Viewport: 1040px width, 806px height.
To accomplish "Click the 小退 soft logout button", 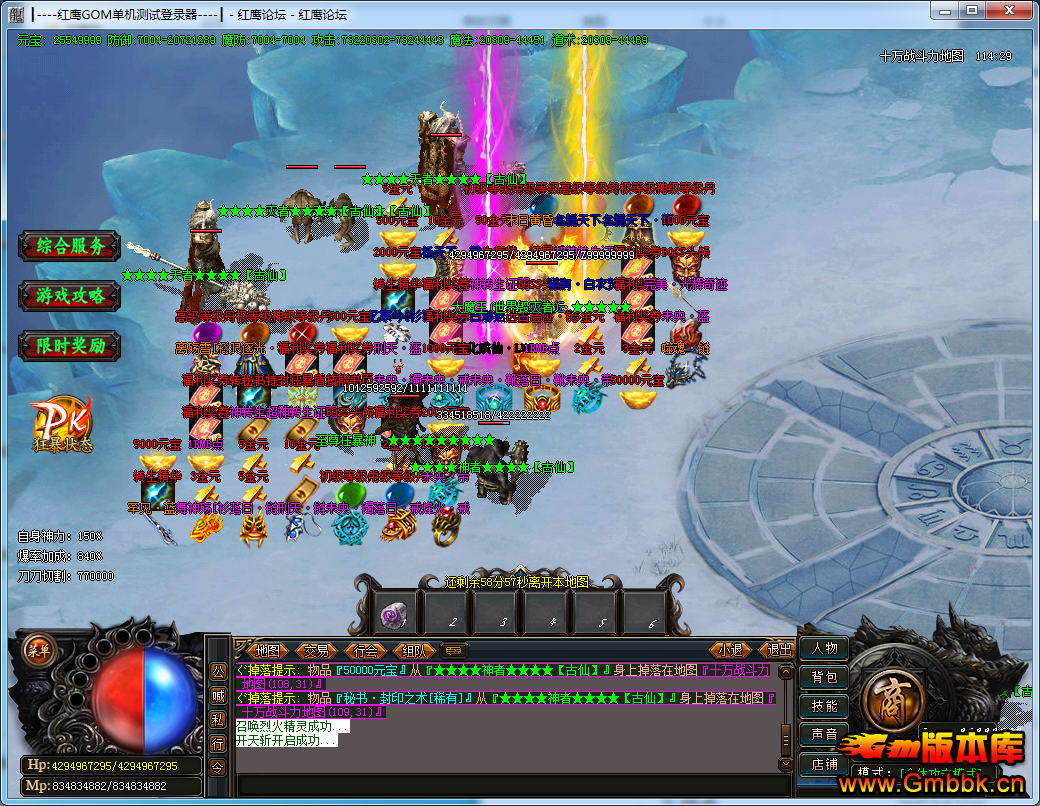I will click(x=730, y=650).
